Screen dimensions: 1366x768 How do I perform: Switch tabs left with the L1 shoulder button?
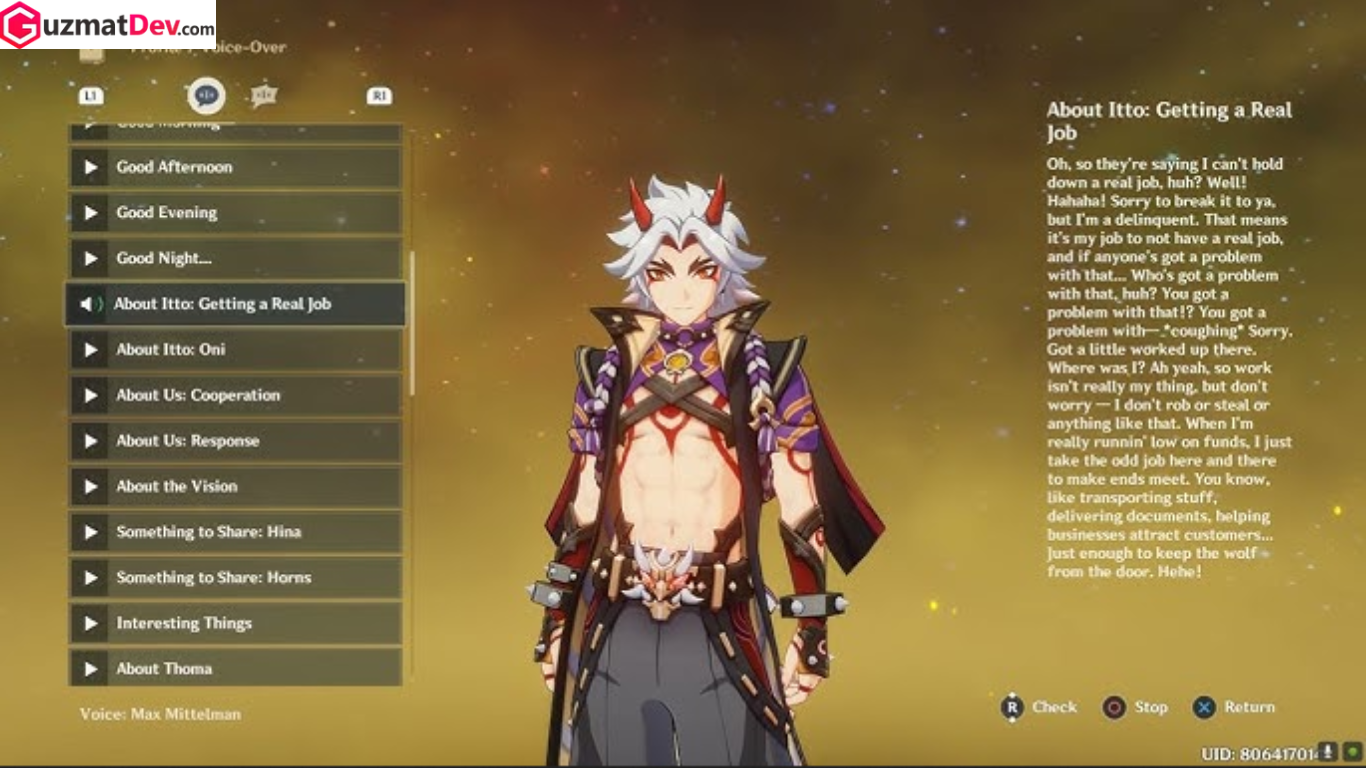click(x=91, y=95)
